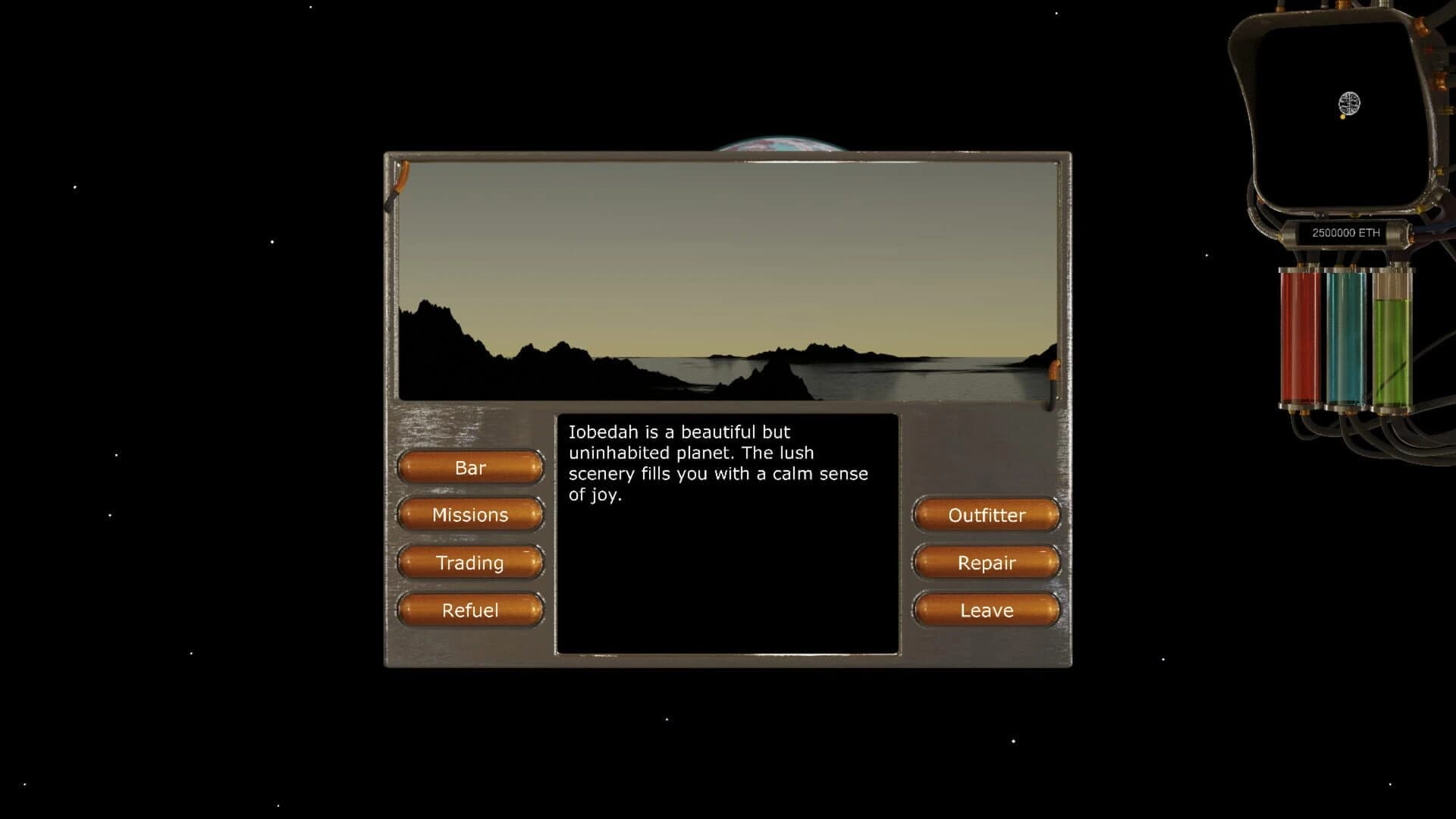Click the yellow ship marker on the minimap

tap(1343, 116)
